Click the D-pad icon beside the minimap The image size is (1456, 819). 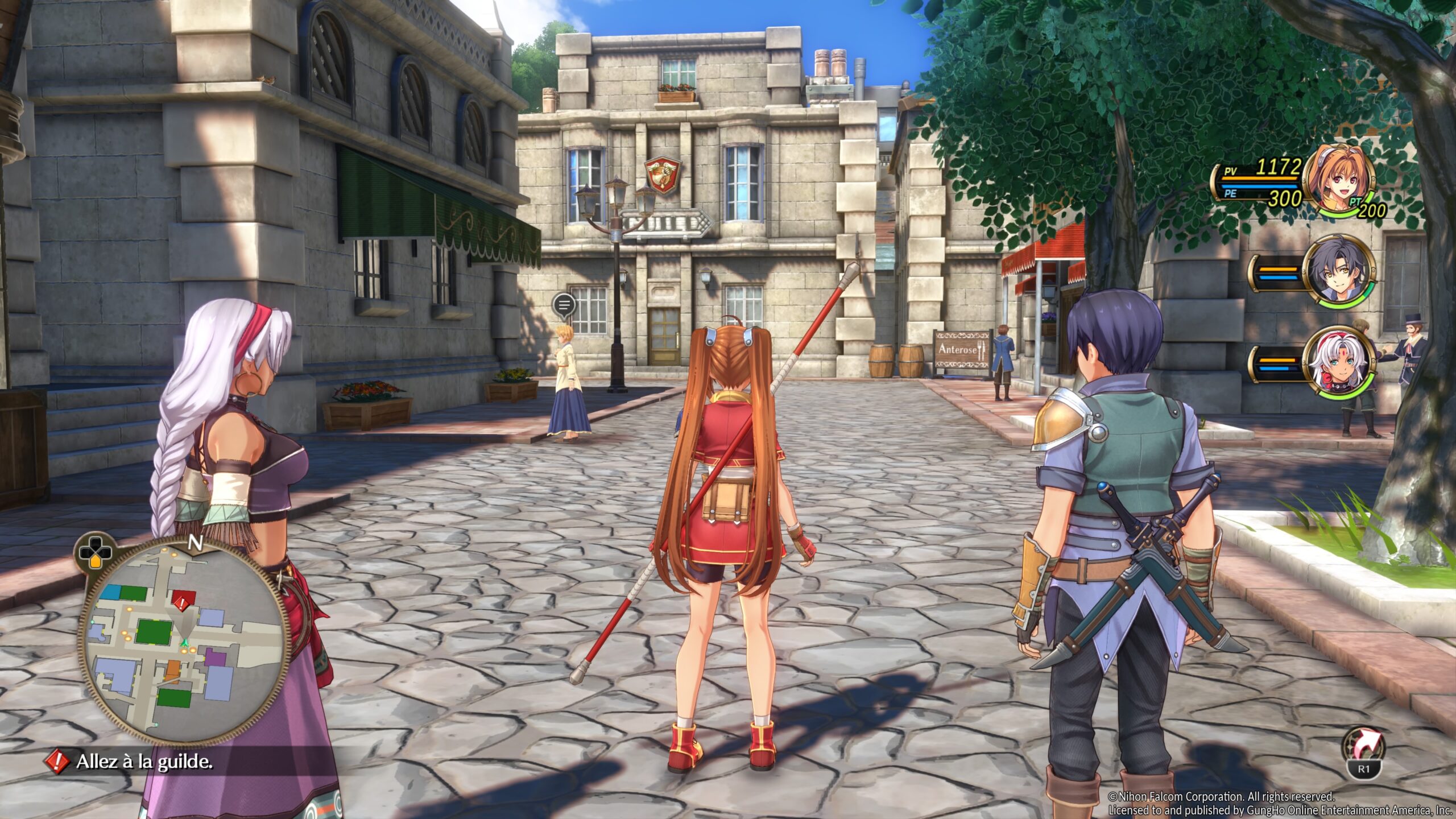pos(95,551)
